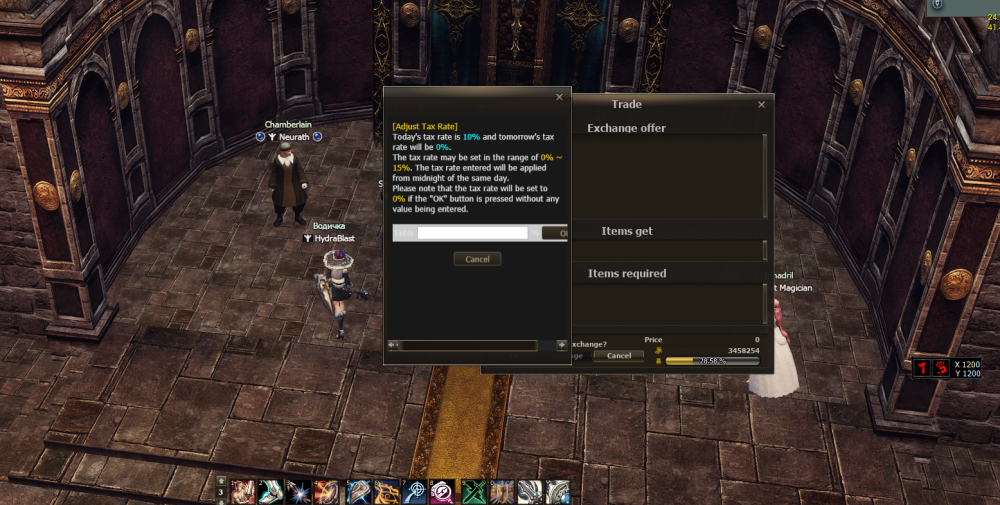
Task: Close the Adjust Tax Rate dialog
Action: click(559, 97)
